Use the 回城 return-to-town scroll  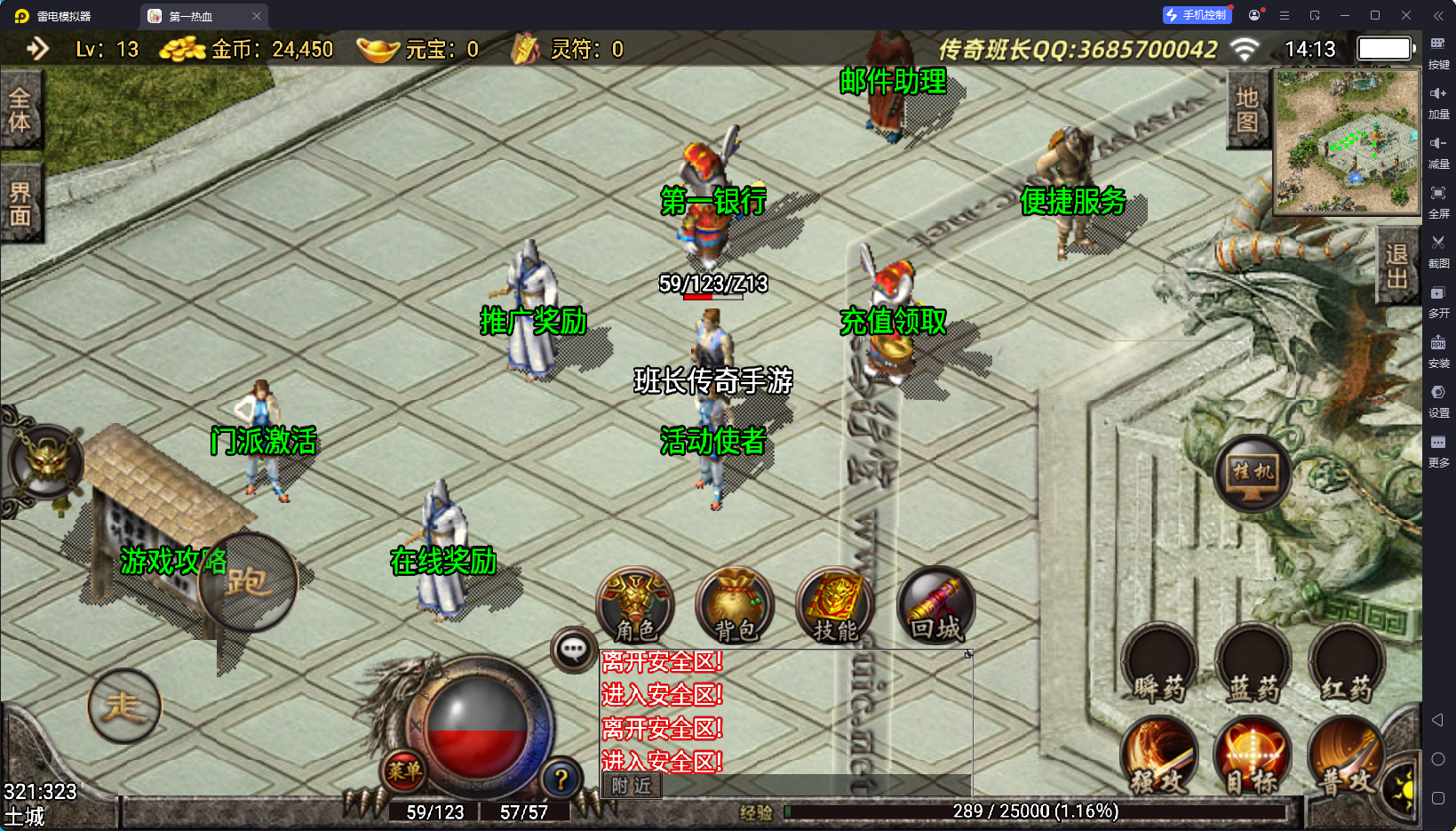936,604
